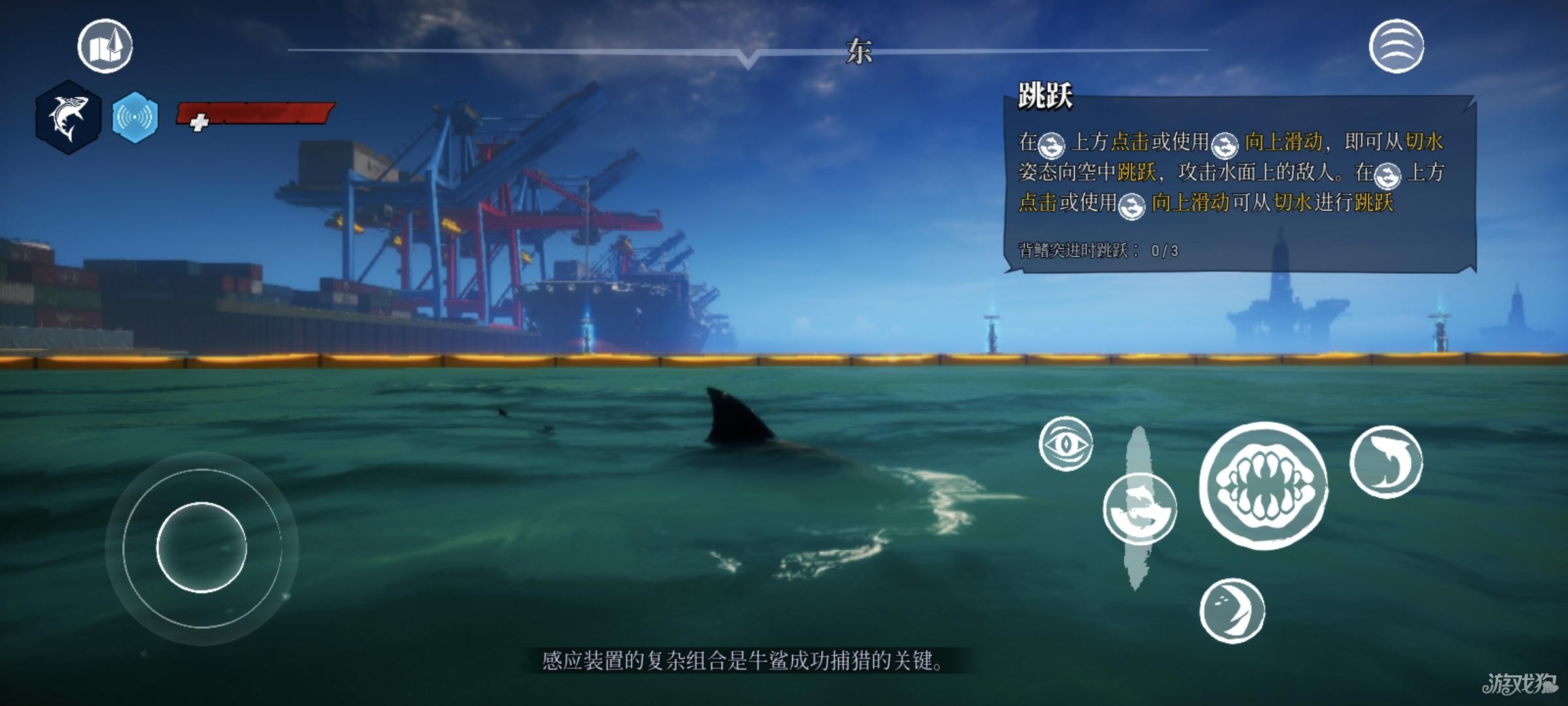Select the 跳跃 tutorial panel
Viewport: 1568px width, 706px height.
click(1239, 183)
